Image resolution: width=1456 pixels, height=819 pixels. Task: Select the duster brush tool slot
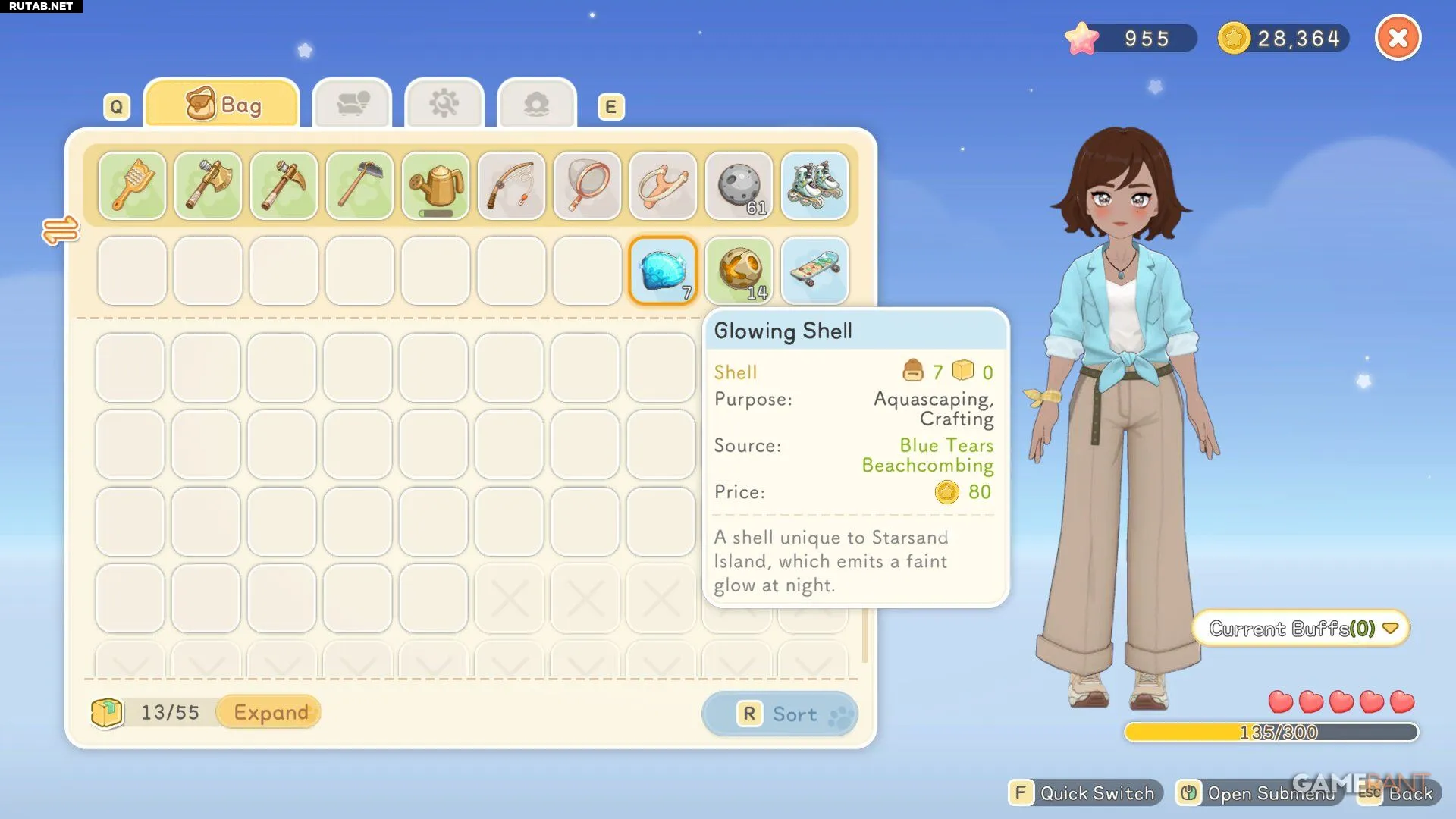[132, 186]
